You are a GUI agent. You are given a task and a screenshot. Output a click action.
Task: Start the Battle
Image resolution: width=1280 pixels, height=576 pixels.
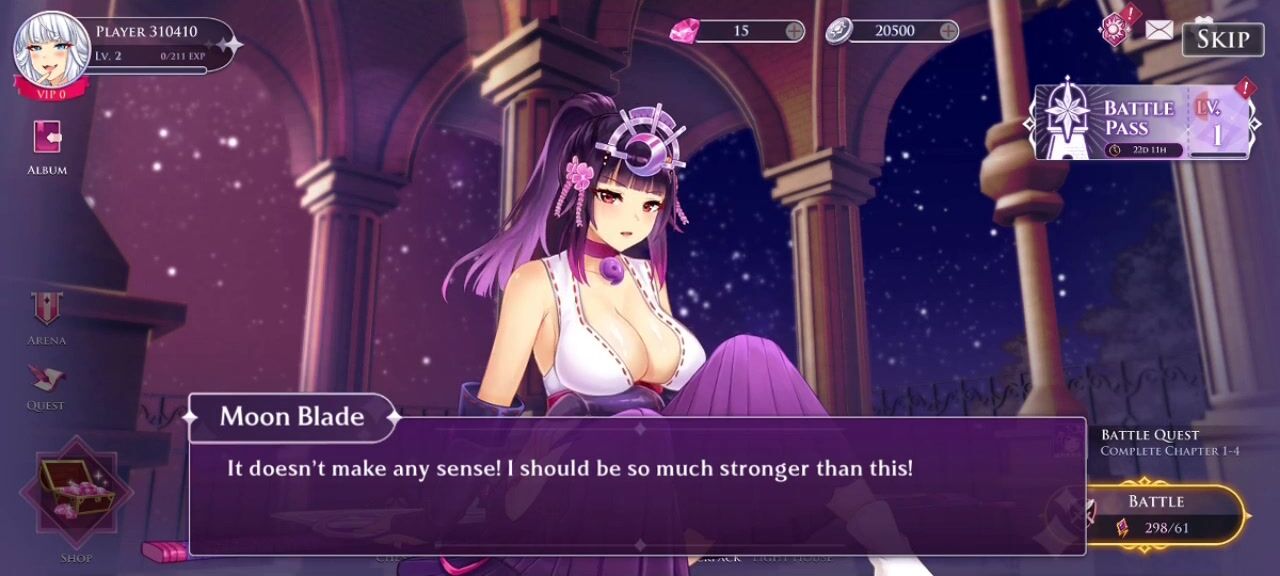1157,514
